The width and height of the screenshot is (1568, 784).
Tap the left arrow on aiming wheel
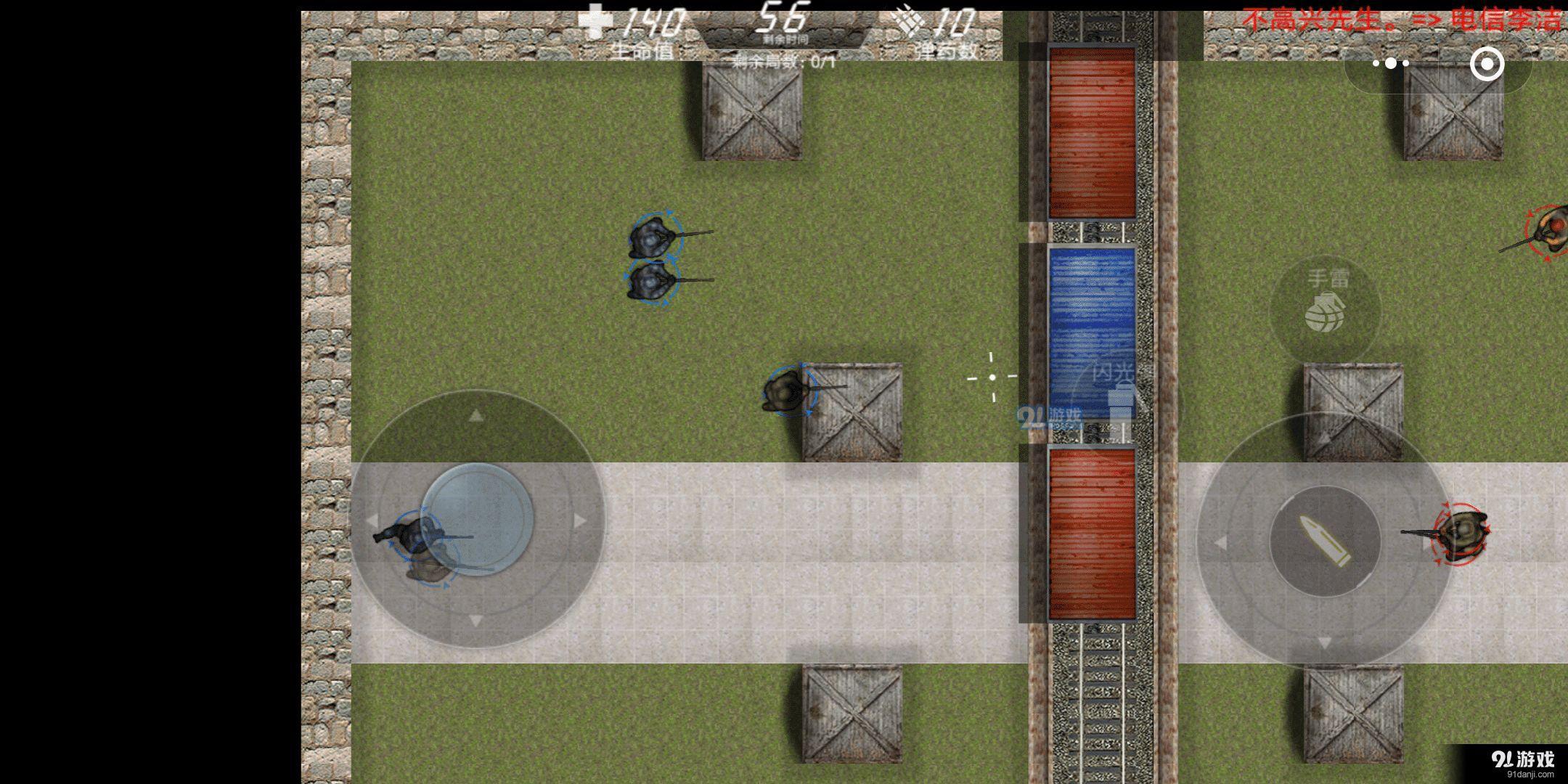1220,541
